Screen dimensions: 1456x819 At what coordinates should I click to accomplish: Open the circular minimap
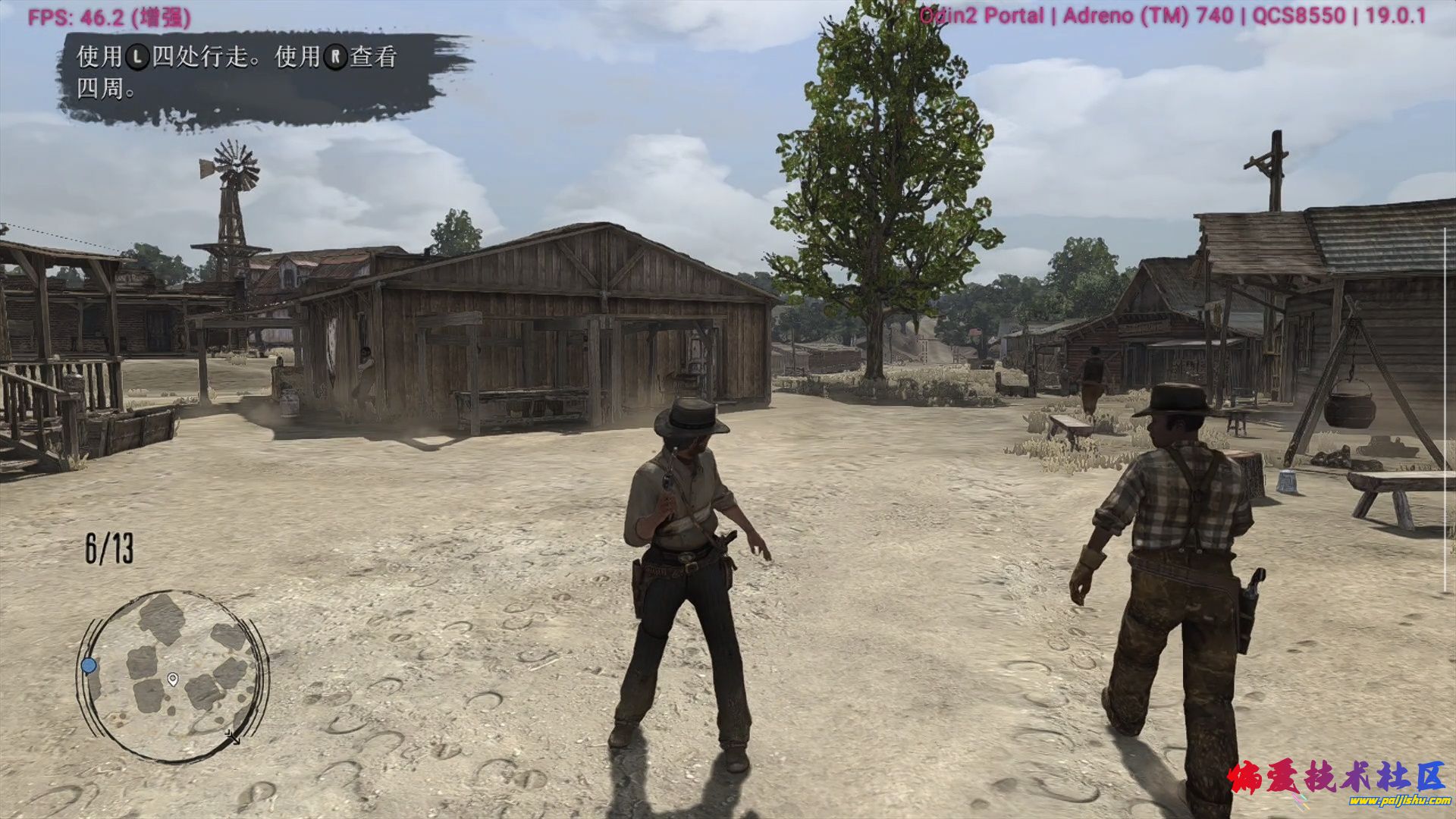click(173, 676)
